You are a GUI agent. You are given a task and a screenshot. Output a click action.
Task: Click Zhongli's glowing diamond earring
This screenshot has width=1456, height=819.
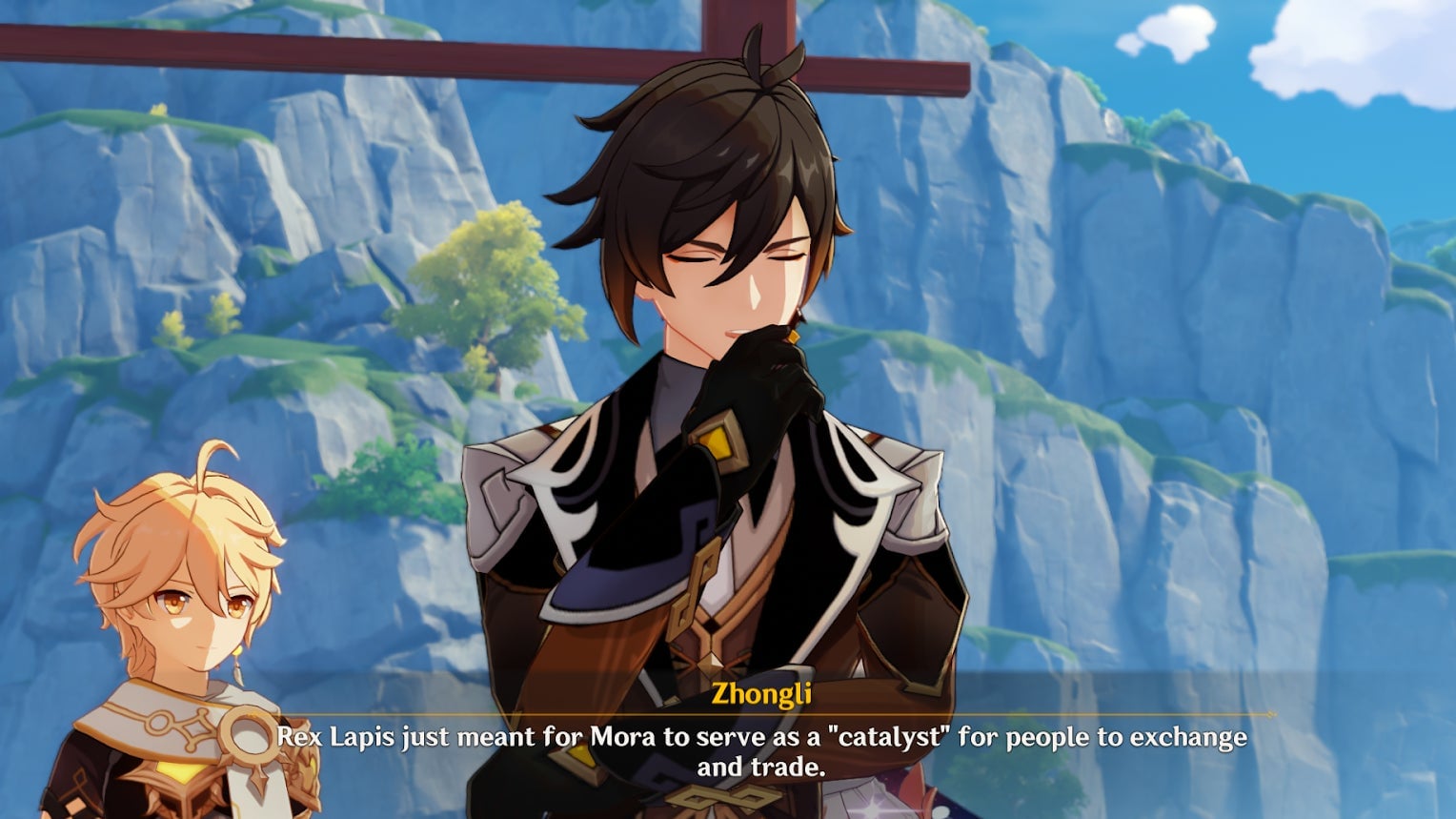click(x=793, y=336)
